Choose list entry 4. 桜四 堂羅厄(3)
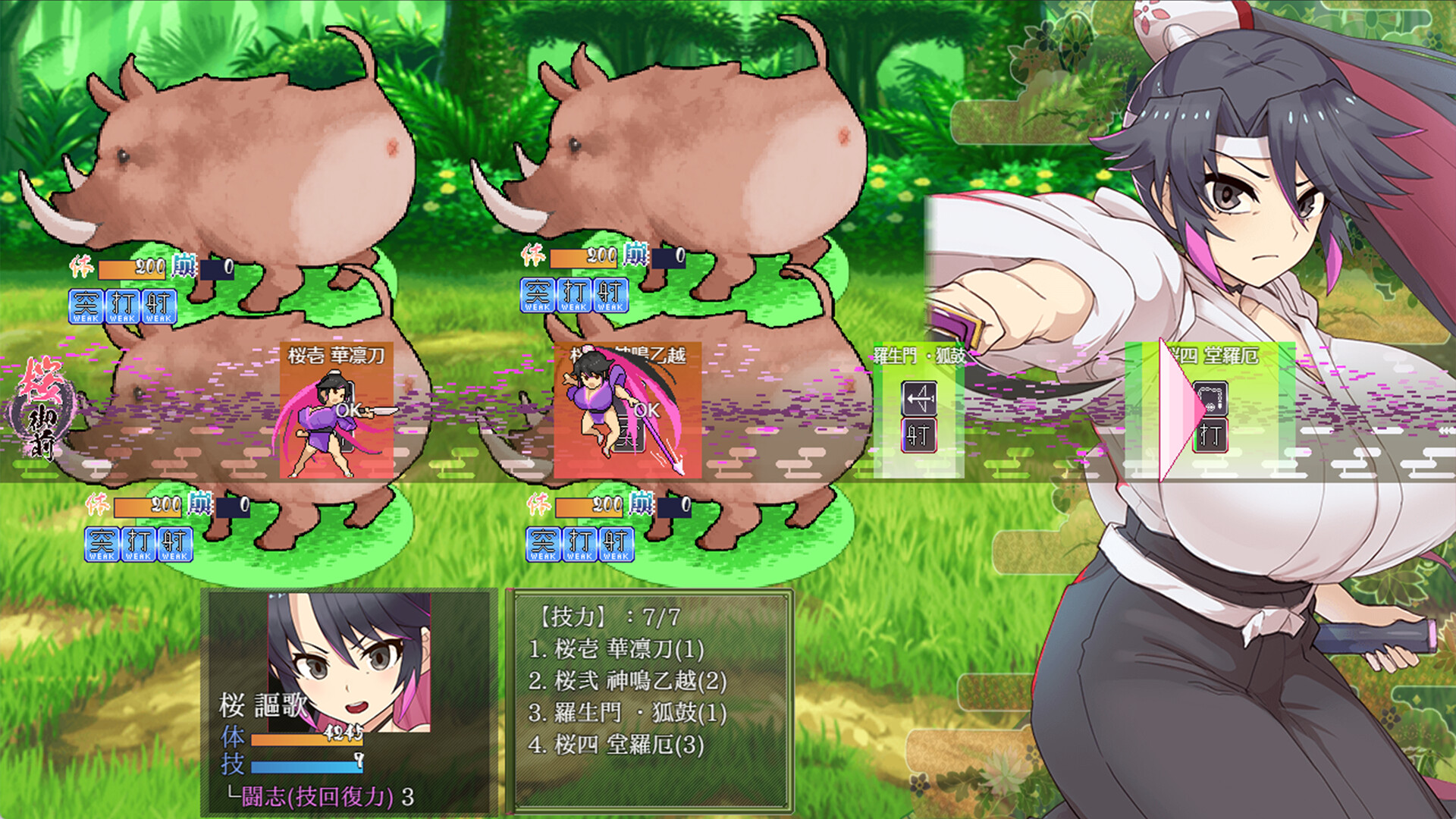 click(616, 745)
